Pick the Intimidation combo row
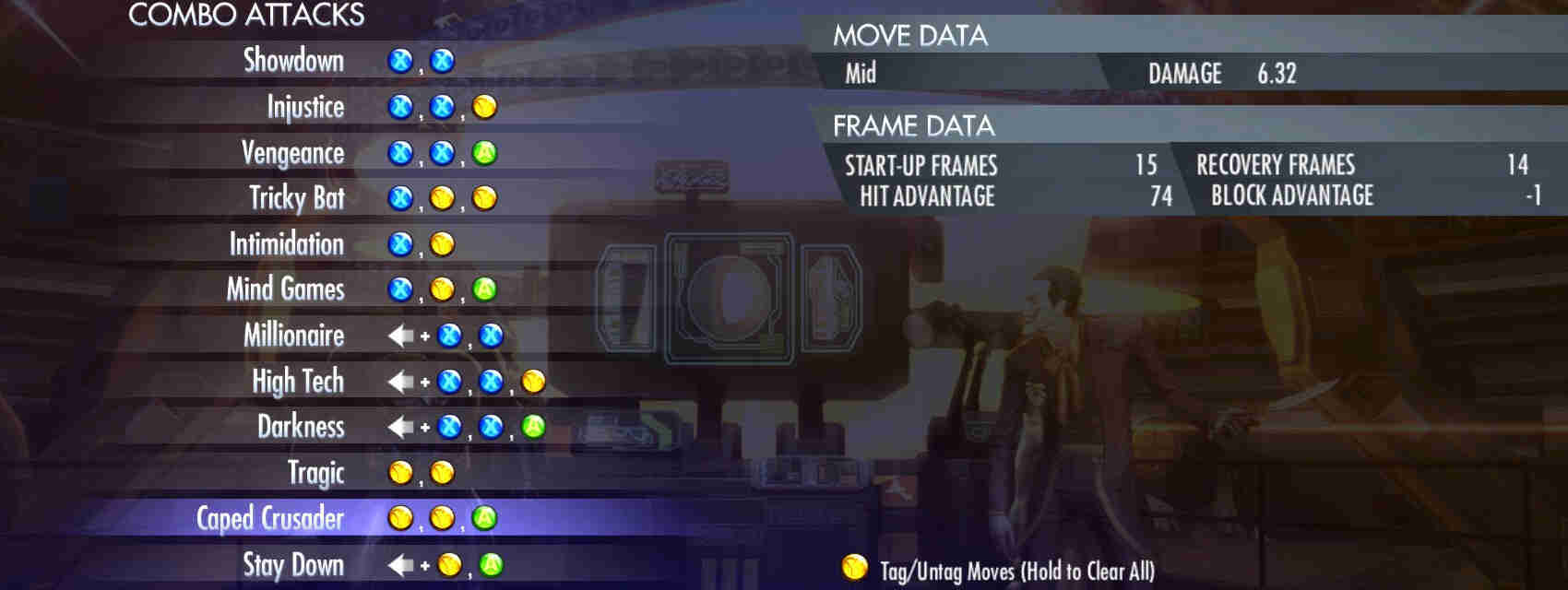The height and width of the screenshot is (590, 1568). (286, 244)
